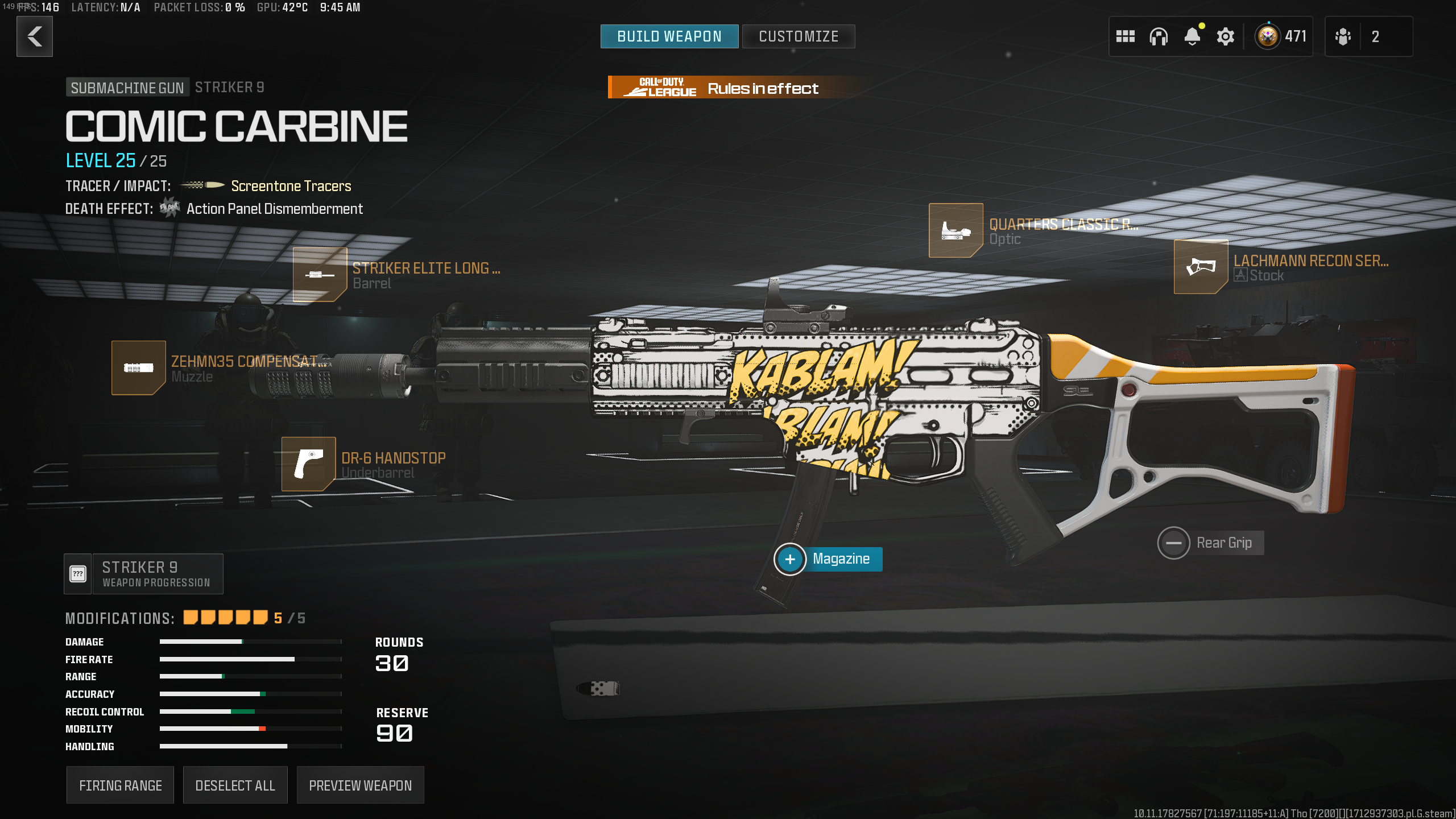
Task: Enter the Firing Range
Action: pyautogui.click(x=120, y=785)
